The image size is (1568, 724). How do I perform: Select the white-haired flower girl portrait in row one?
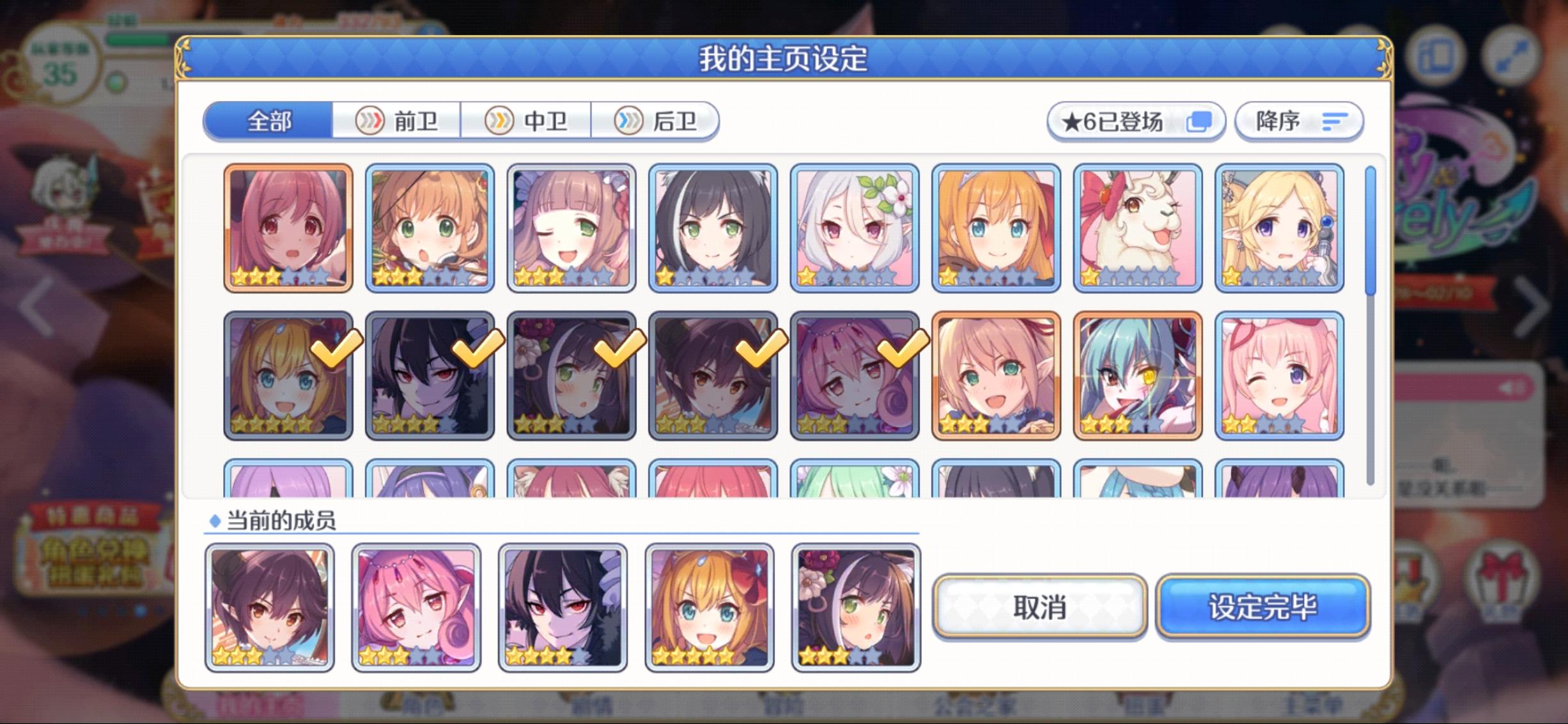pyautogui.click(x=855, y=228)
